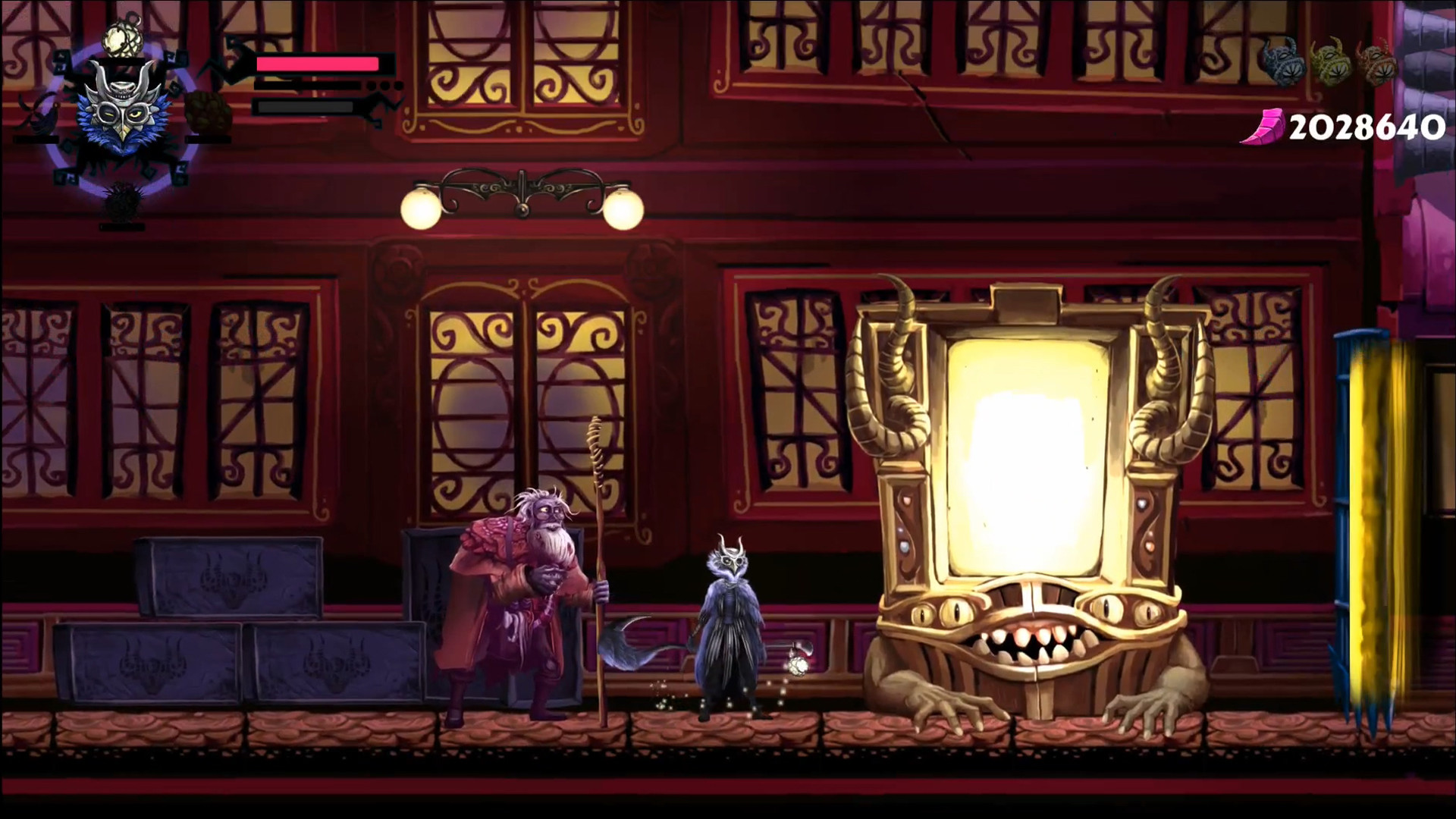Screen dimensions: 1456x819
Task: Toggle the first dash pip next to the health bar
Action: [x=372, y=86]
